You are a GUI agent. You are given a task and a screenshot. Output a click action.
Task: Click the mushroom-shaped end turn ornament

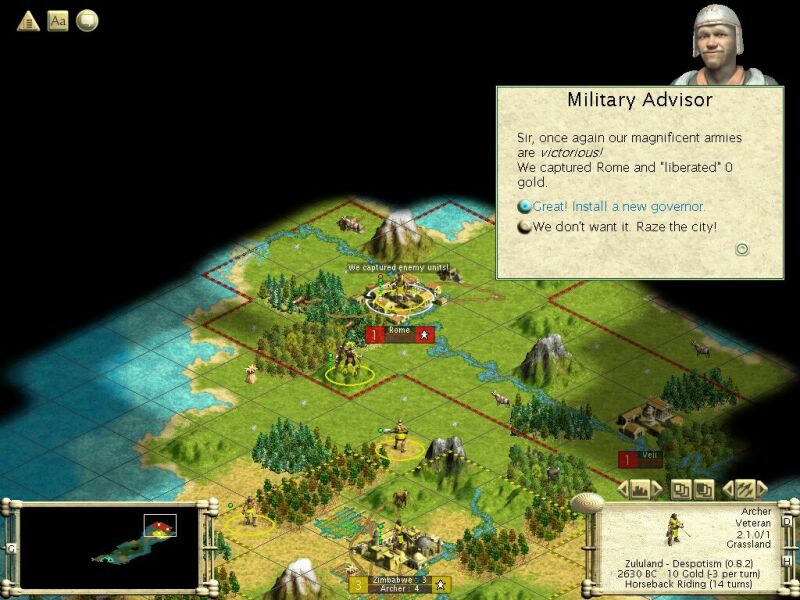(x=585, y=500)
